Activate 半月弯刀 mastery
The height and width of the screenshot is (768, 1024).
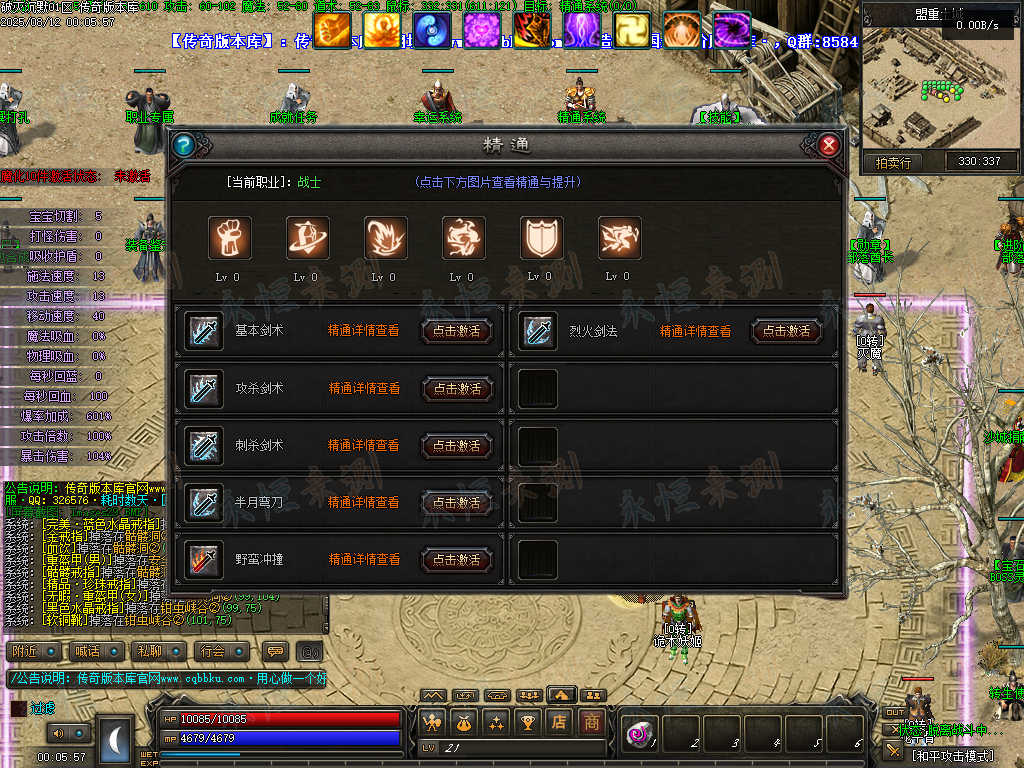pyautogui.click(x=457, y=503)
